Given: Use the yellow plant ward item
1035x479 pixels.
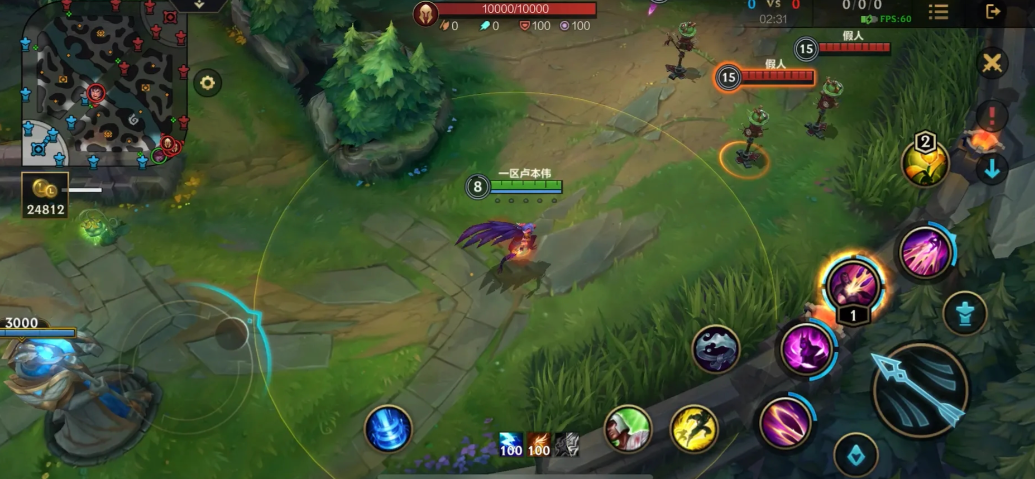Looking at the screenshot, I should coord(925,163).
